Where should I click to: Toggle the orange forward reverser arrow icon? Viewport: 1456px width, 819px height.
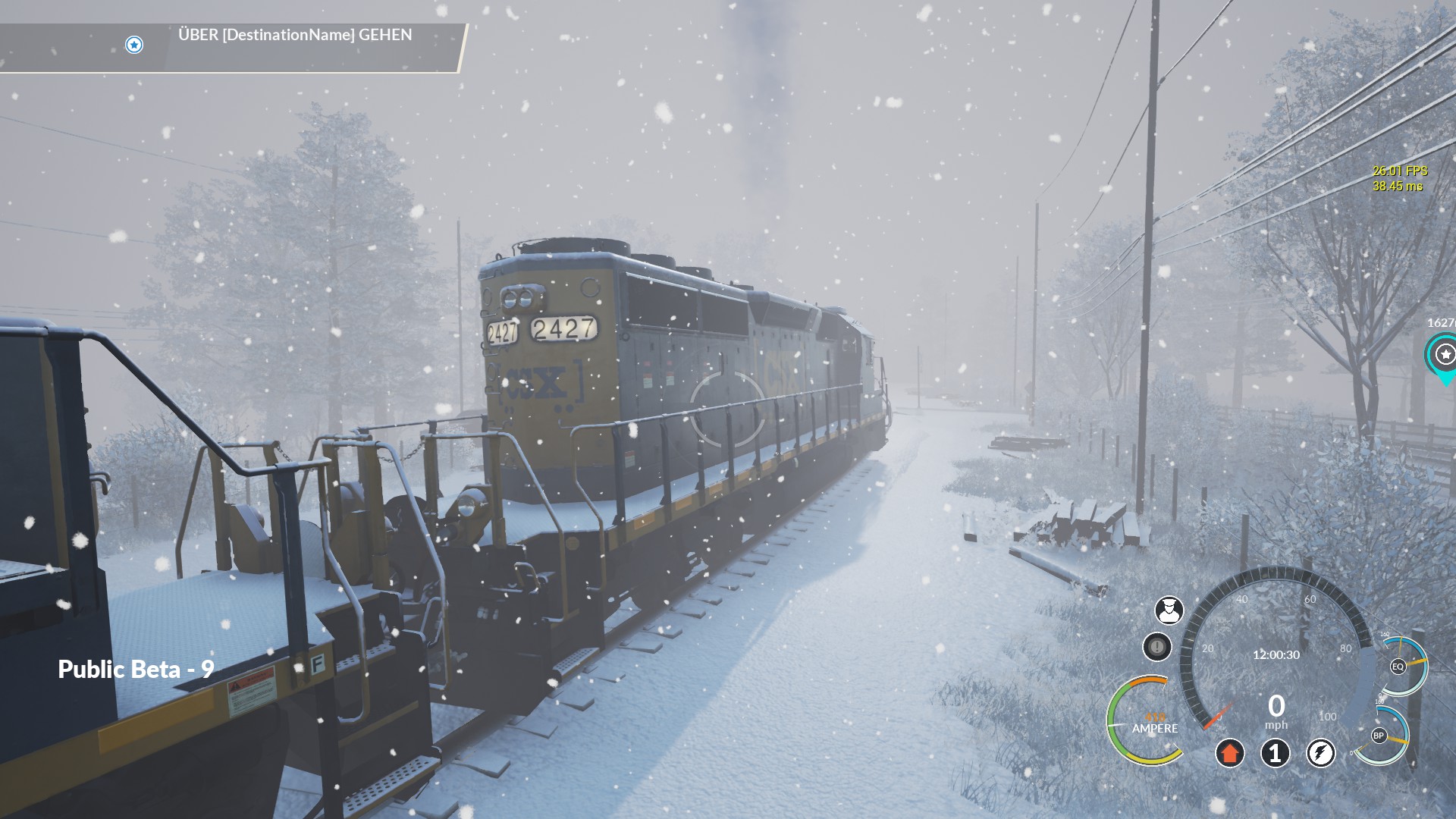(1230, 753)
